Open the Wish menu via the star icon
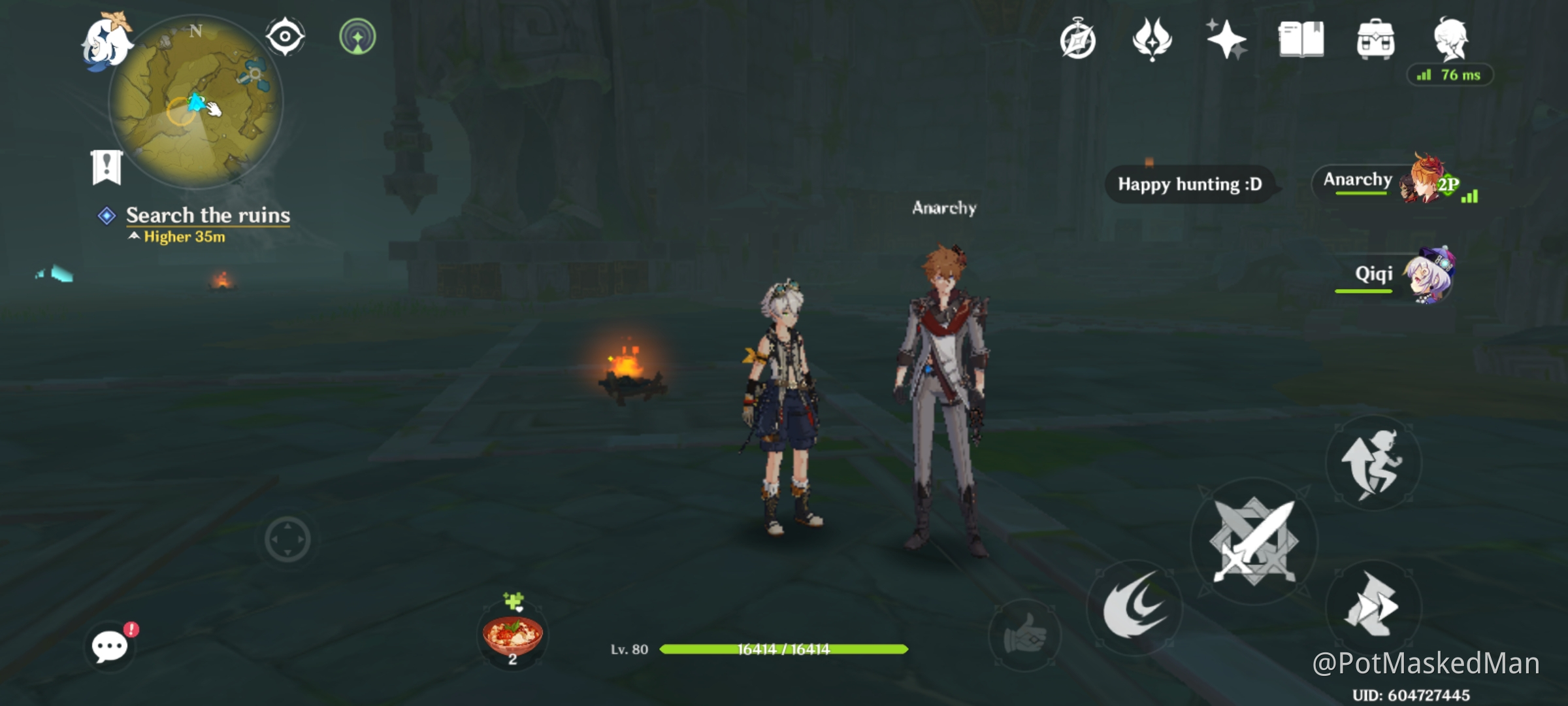 (x=1227, y=41)
